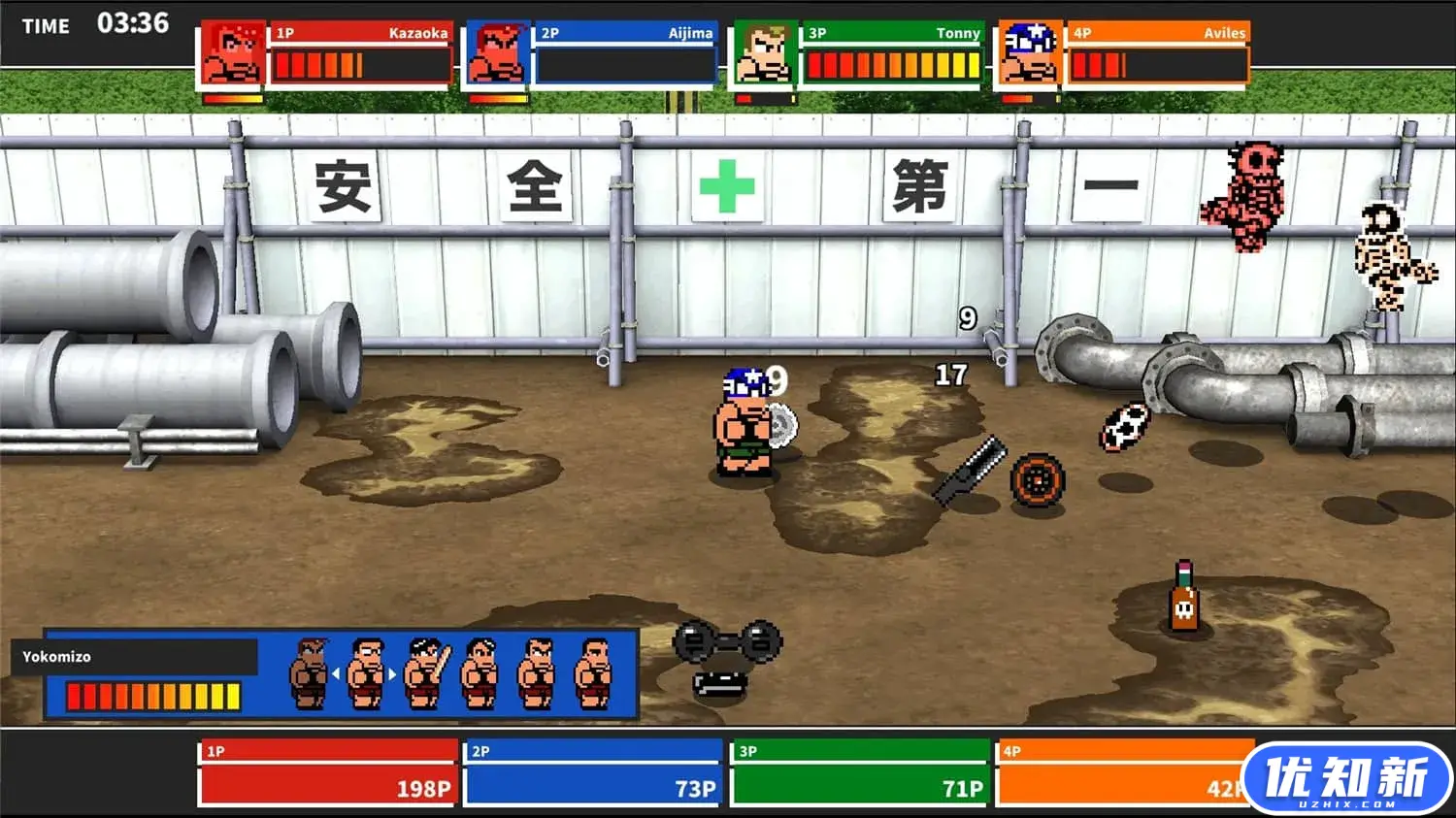
Task: Choose Aviles's 4P portrait with star bandana
Action: click(x=1029, y=55)
